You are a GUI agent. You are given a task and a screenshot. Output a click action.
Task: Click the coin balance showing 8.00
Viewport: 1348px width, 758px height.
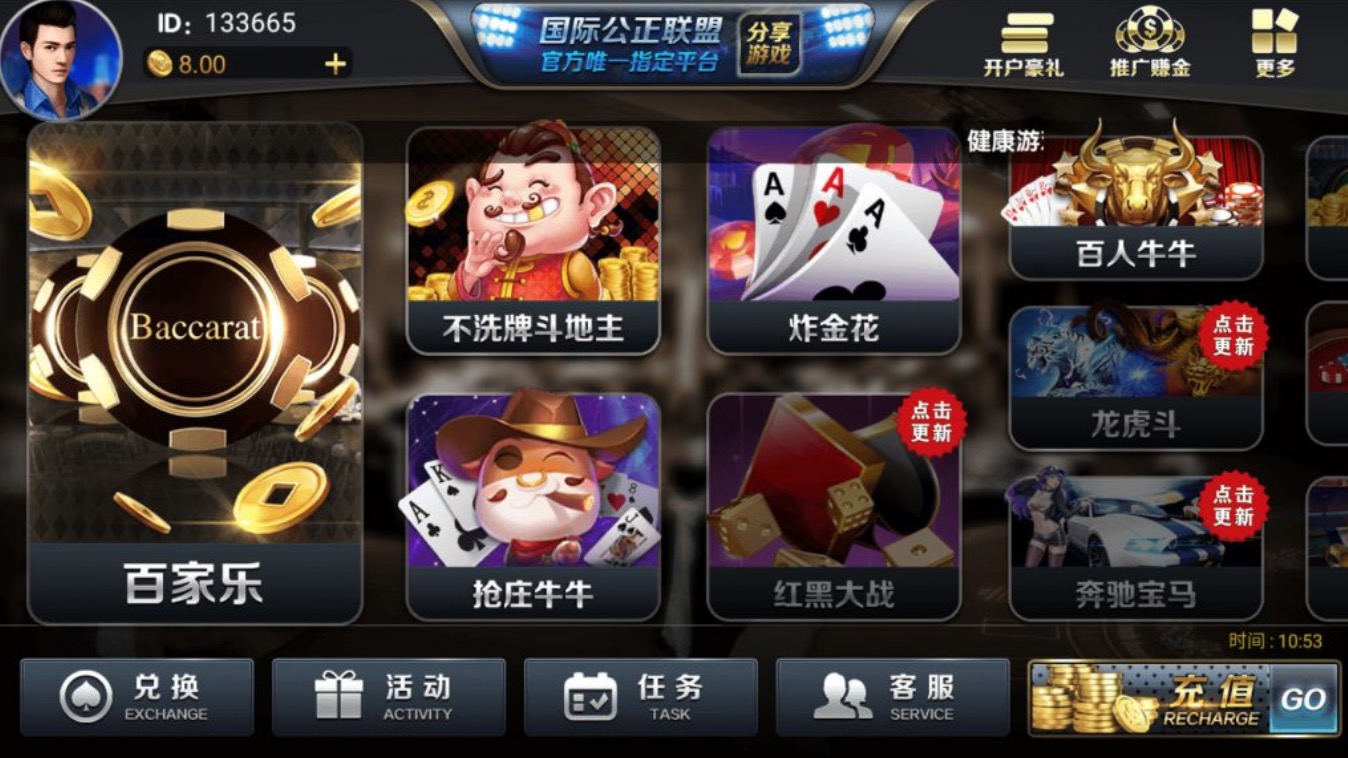(190, 62)
